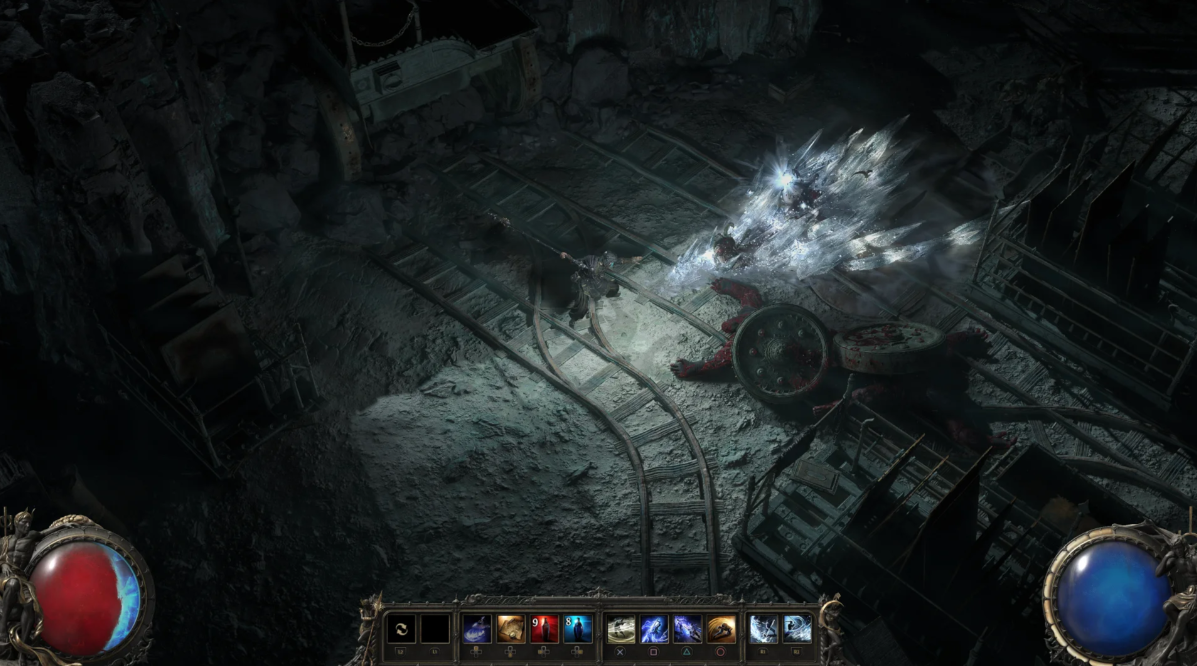Screen dimensions: 1197x666
Task: Click the weapon swap arrows slot
Action: (x=401, y=628)
